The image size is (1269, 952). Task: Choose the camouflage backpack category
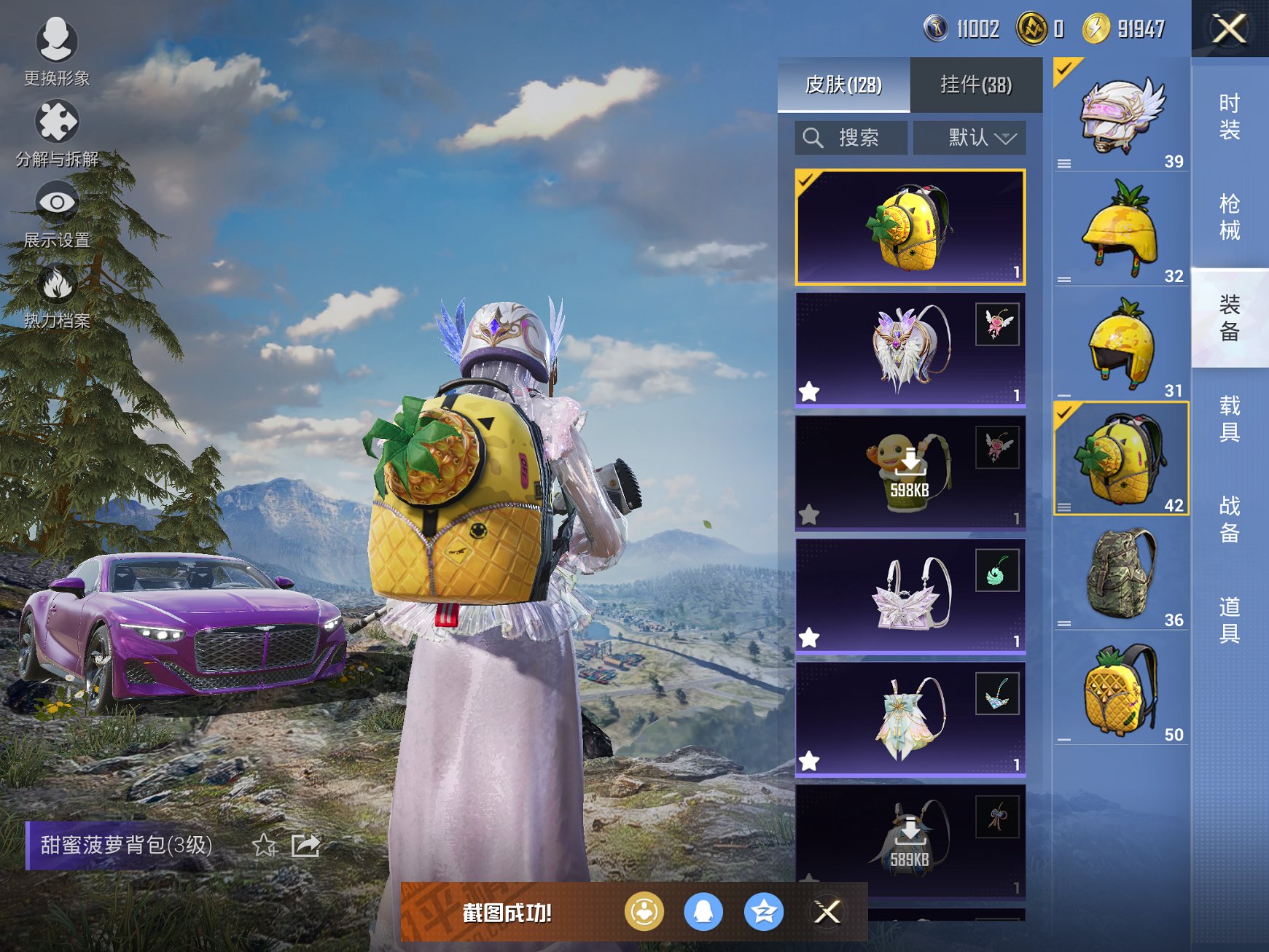(x=1120, y=574)
